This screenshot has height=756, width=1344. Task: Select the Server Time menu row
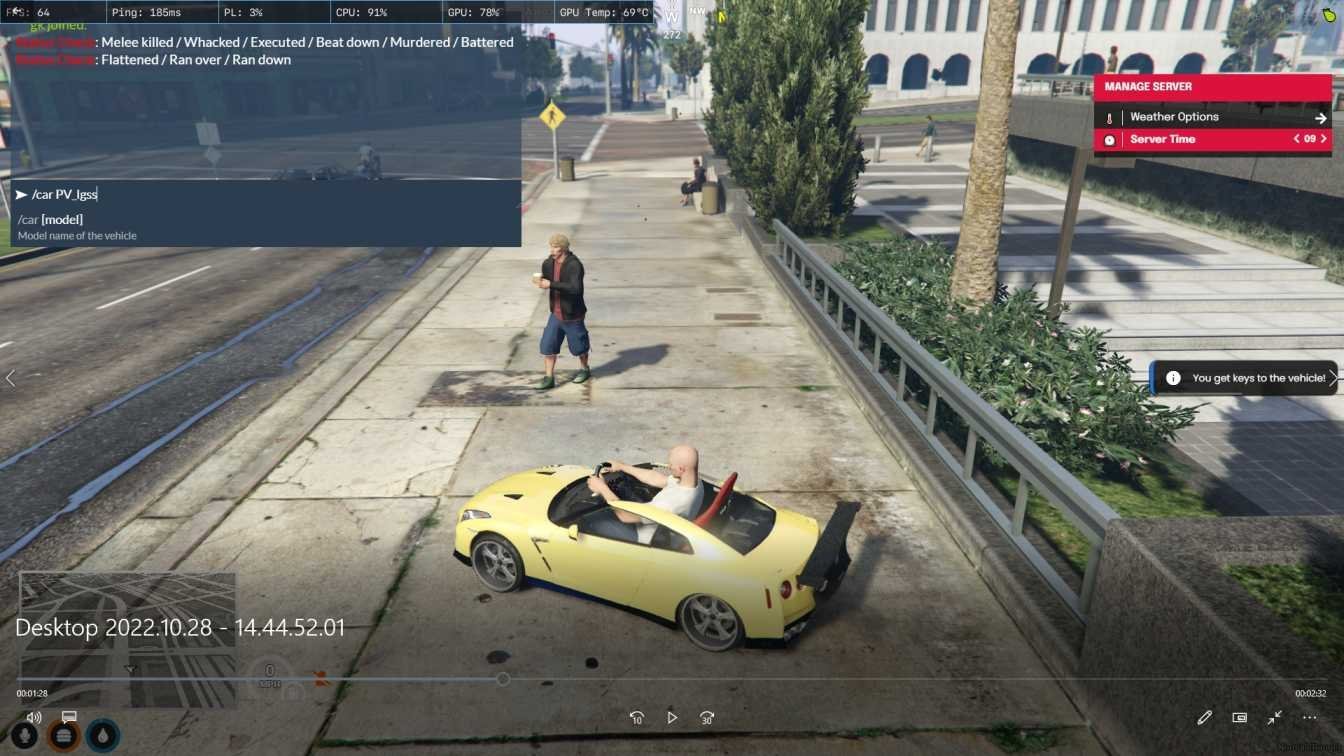pyautogui.click(x=1163, y=139)
